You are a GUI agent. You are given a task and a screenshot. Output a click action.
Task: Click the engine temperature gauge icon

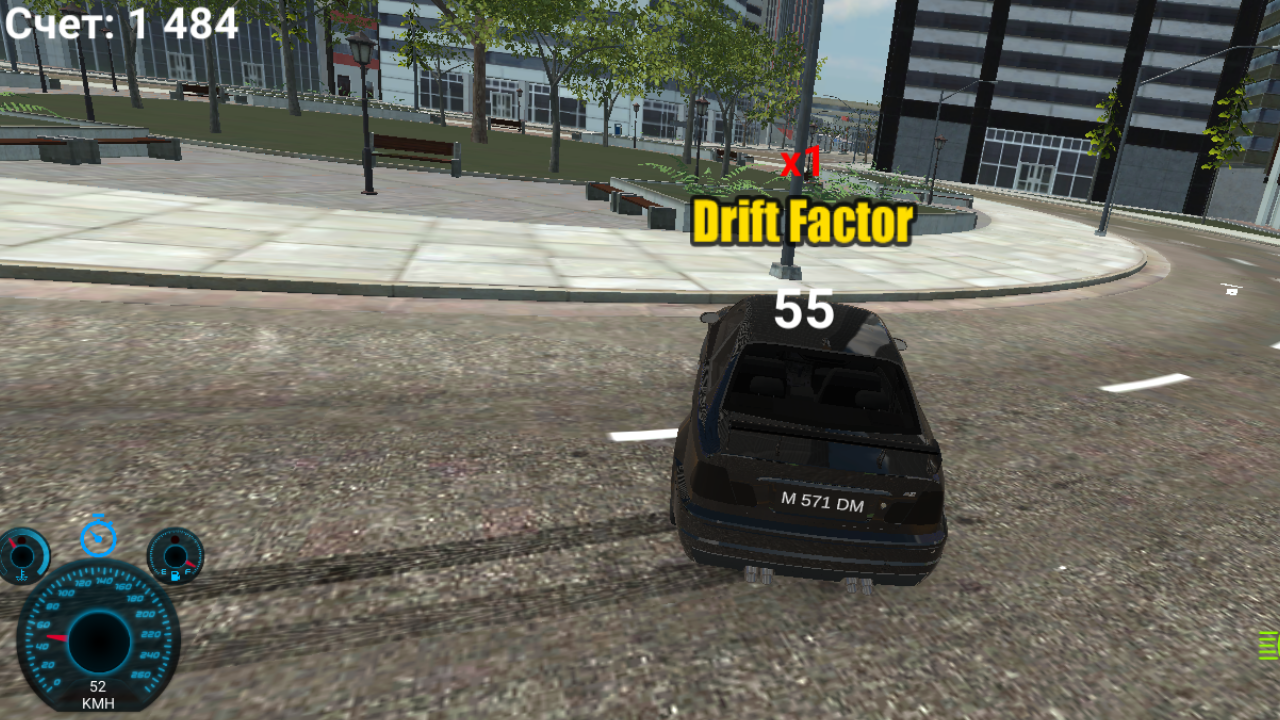(x=22, y=575)
